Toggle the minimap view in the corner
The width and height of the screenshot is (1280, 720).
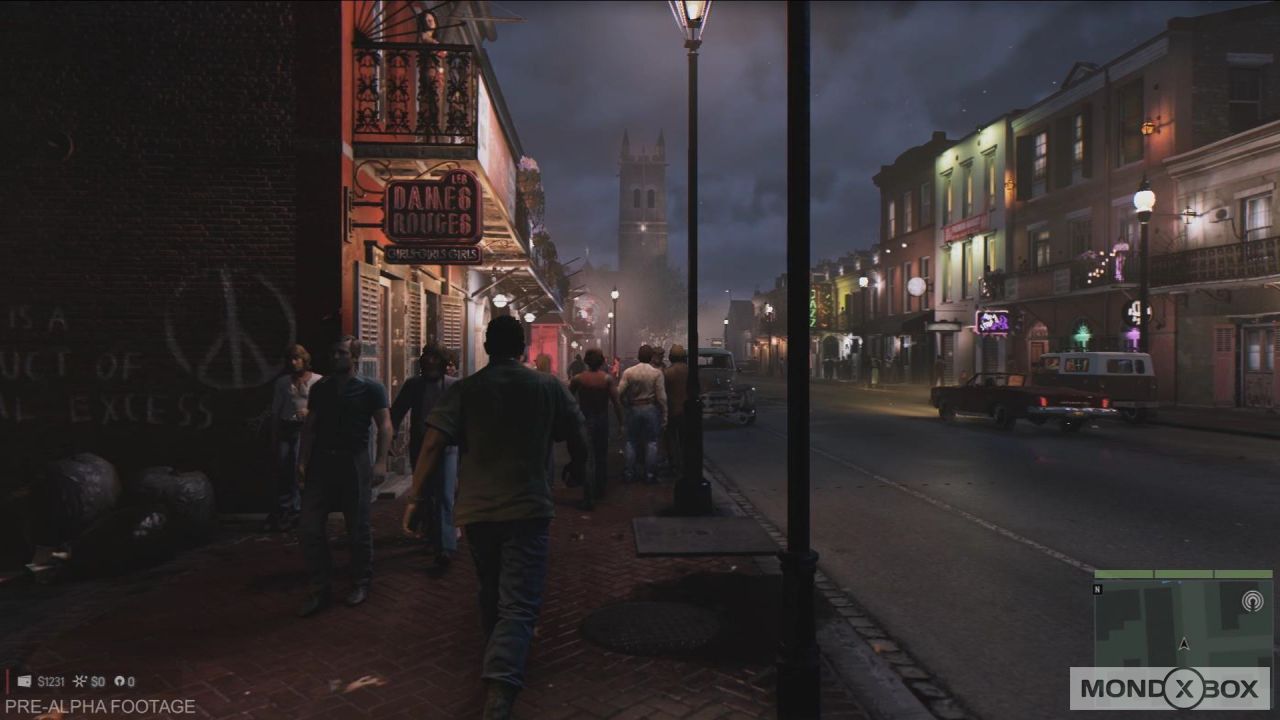(x=1180, y=620)
